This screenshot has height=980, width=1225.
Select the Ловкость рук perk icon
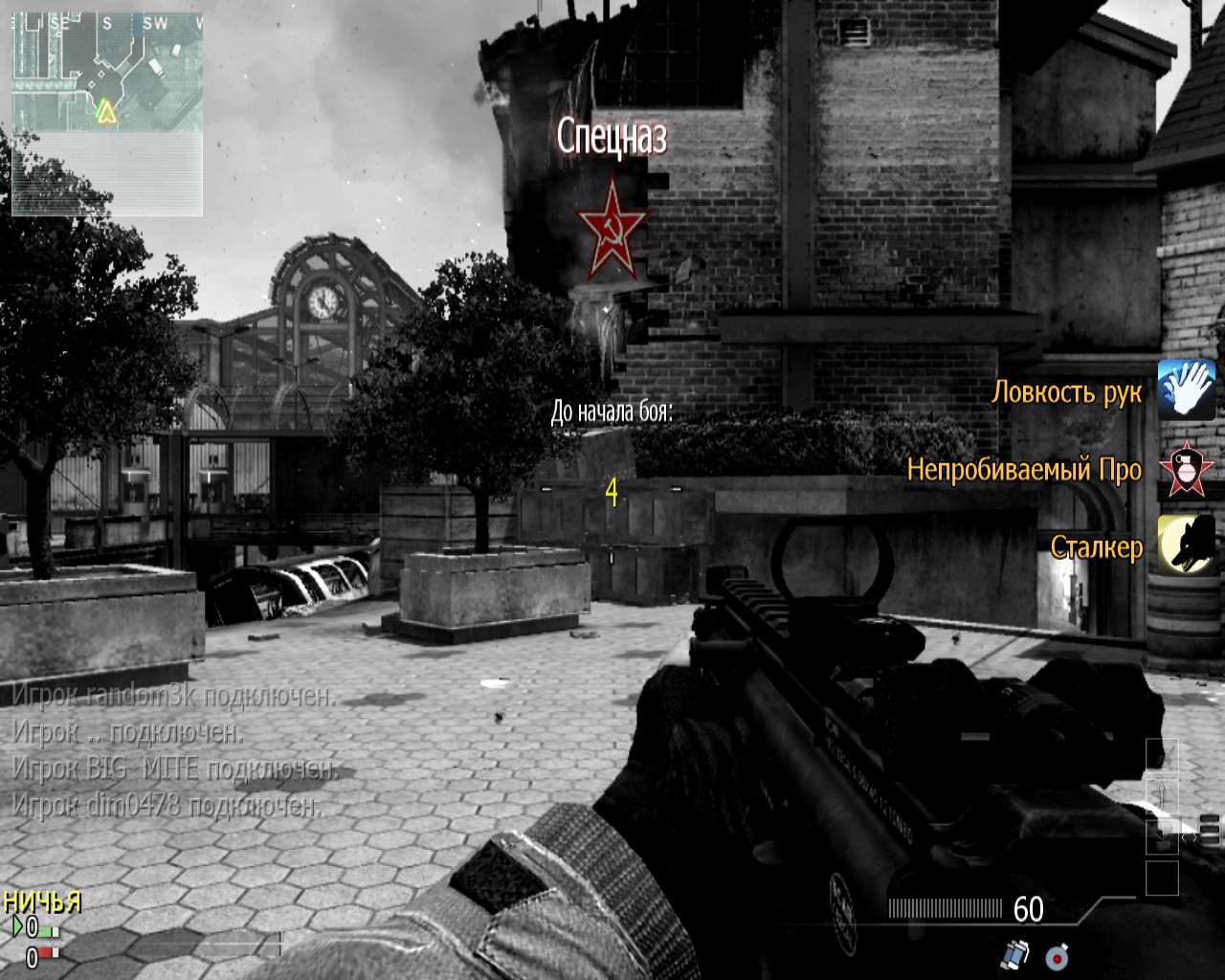[1186, 390]
